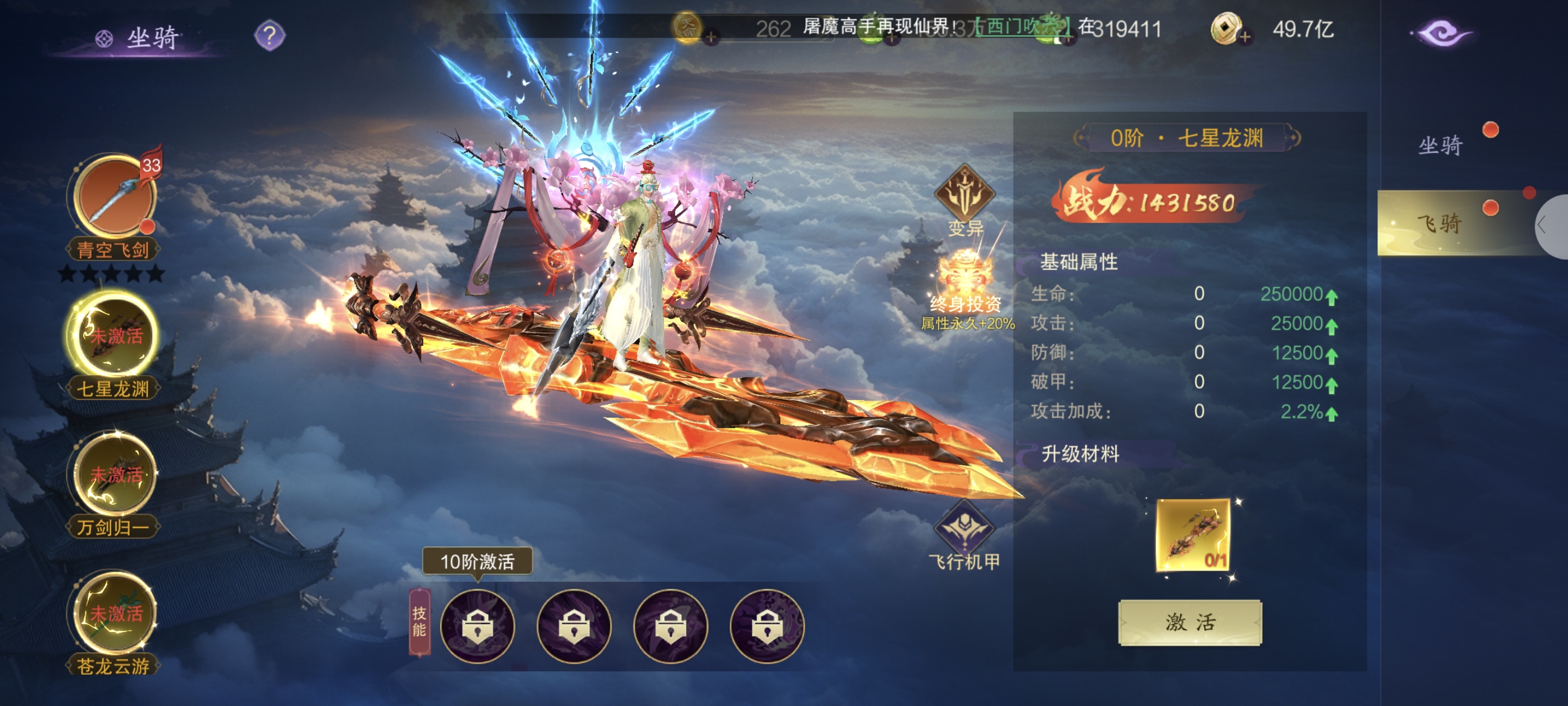The image size is (1568, 706).
Task: Tap the upgrade material item slot
Action: [1192, 535]
